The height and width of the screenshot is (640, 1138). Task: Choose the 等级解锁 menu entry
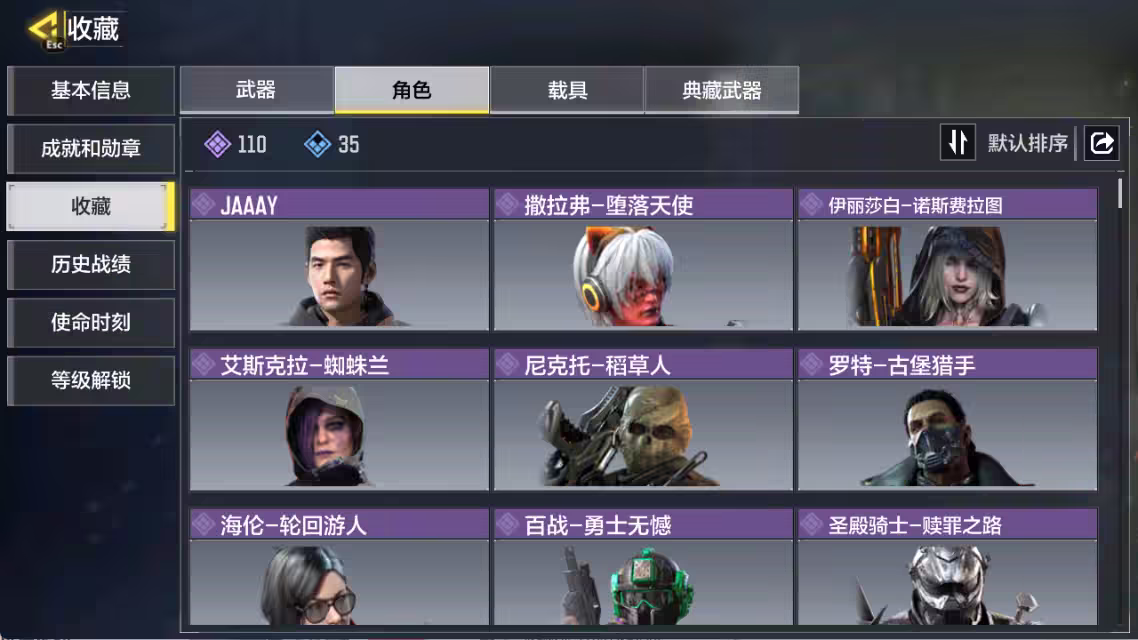point(91,381)
